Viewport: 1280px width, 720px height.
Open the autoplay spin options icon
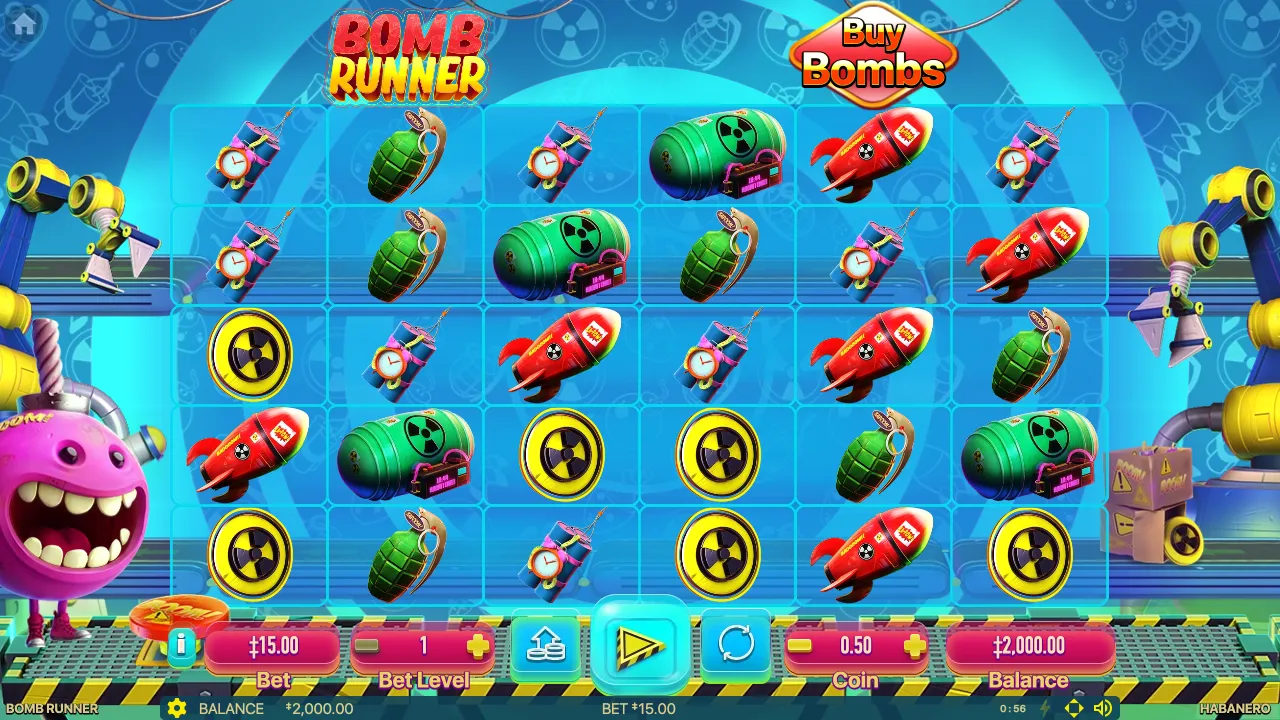click(x=735, y=645)
